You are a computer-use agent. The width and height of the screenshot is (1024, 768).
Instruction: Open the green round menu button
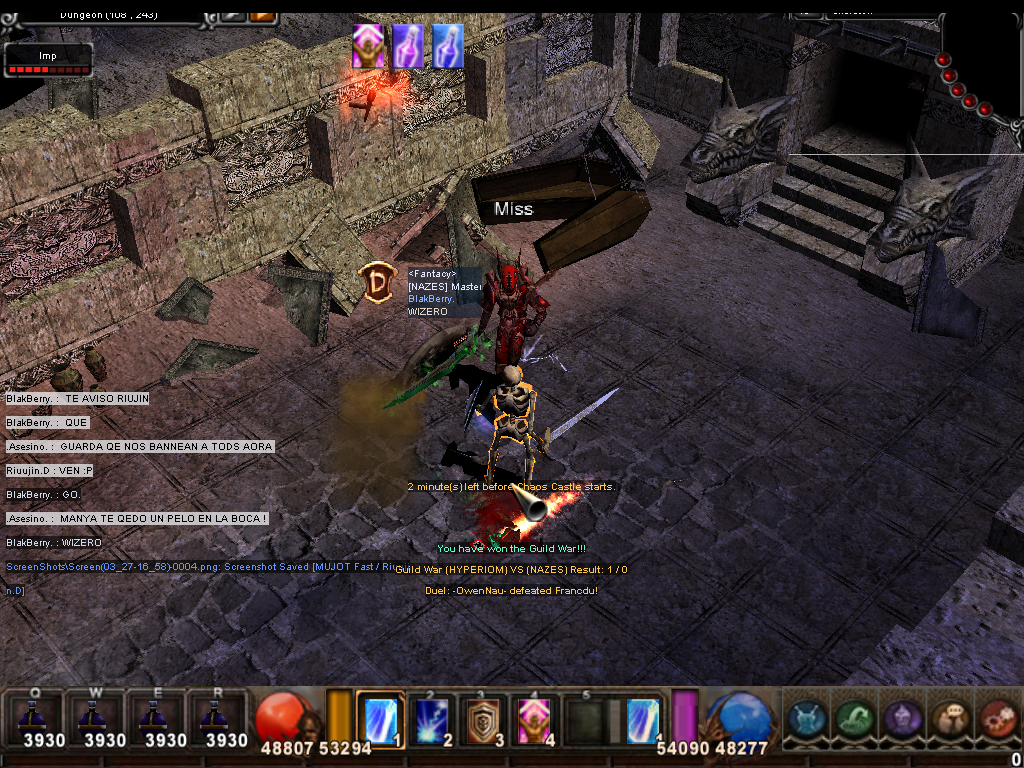tap(854, 718)
